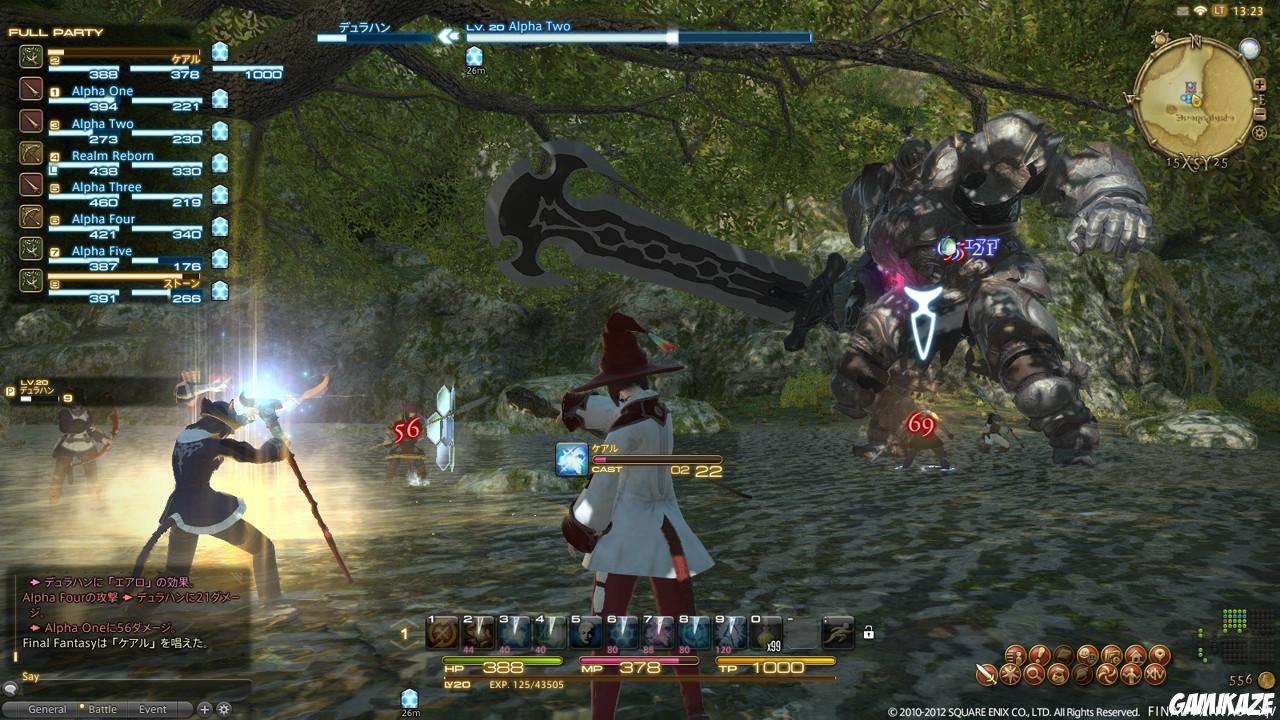The width and height of the screenshot is (1280, 720).
Task: Switch to the Event chat tab
Action: click(x=152, y=708)
